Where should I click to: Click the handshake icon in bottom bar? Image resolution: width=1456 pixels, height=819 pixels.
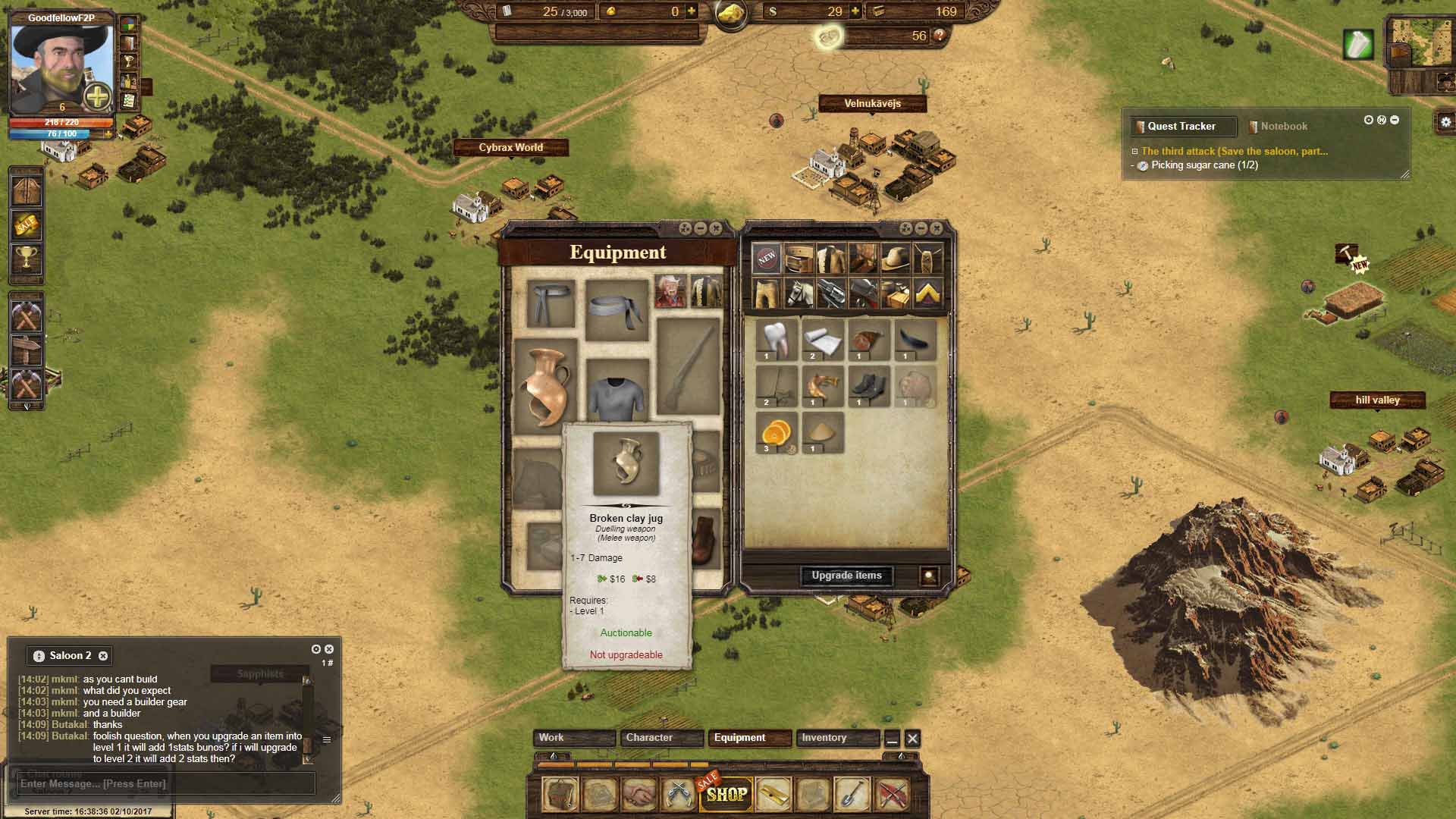(x=639, y=794)
